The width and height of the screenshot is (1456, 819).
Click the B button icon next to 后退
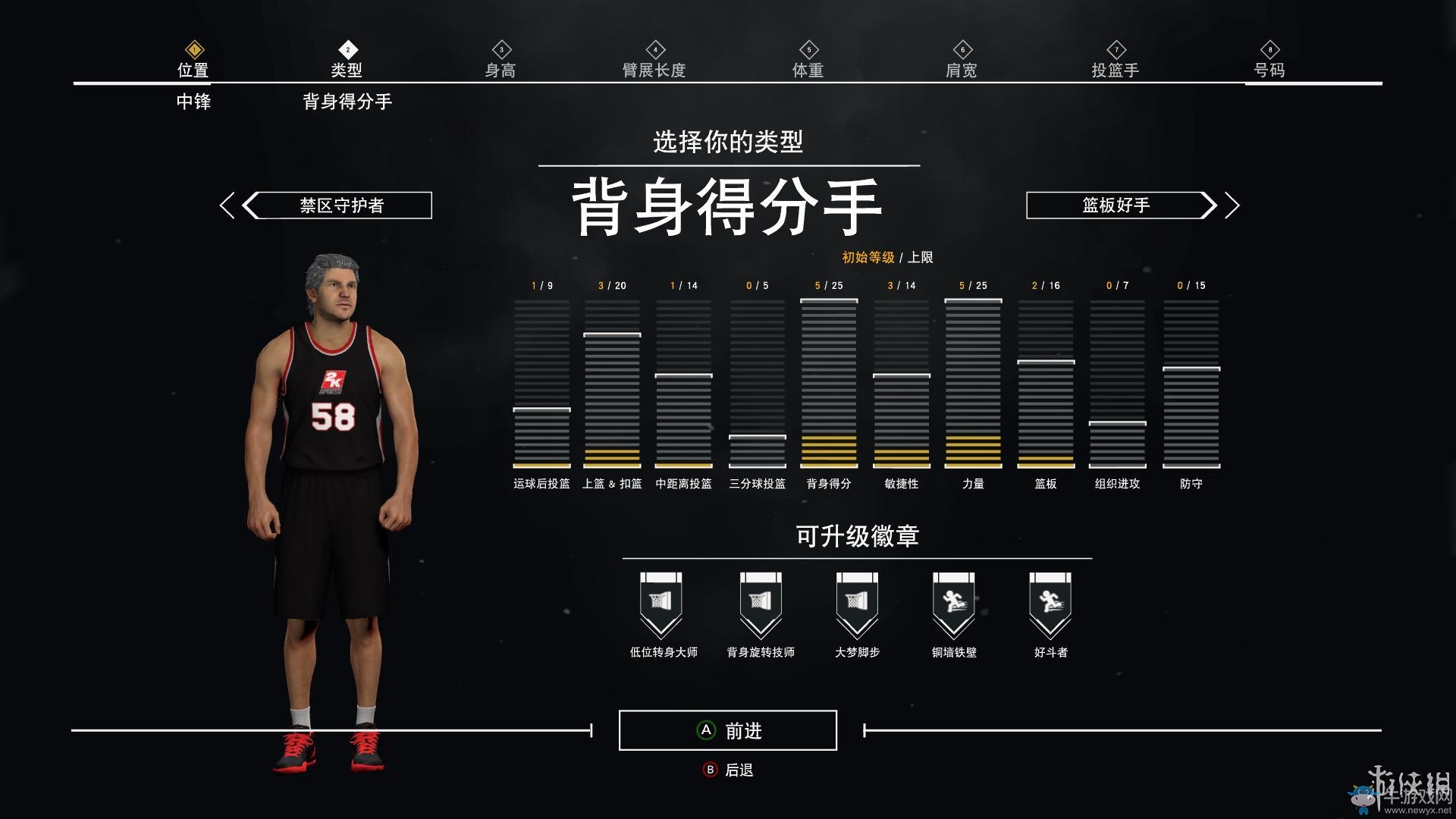tap(709, 768)
